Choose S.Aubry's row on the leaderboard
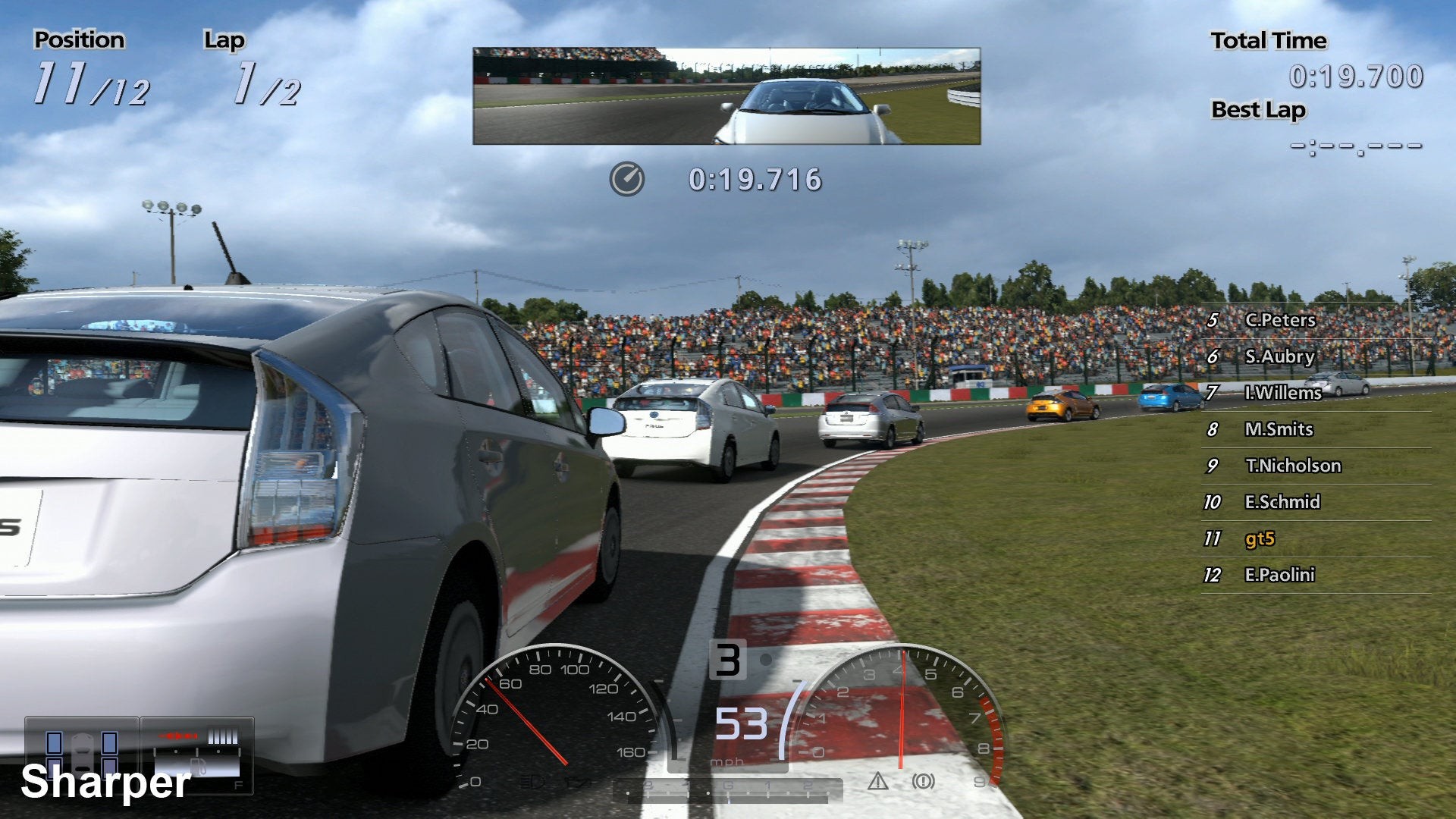Screen dimensions: 1456x819 pyautogui.click(x=1279, y=356)
